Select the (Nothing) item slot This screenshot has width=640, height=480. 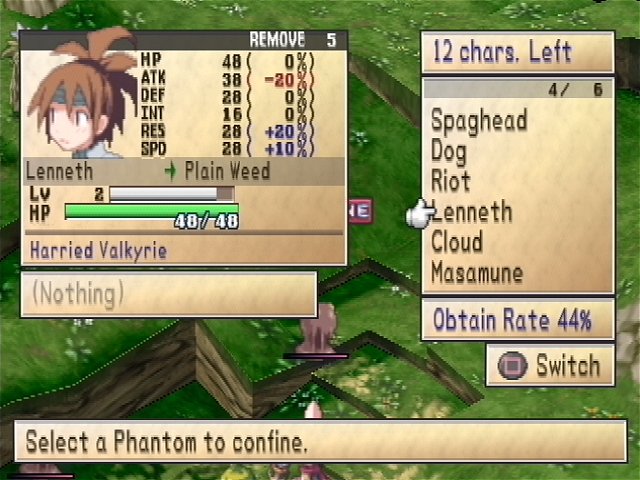point(168,294)
